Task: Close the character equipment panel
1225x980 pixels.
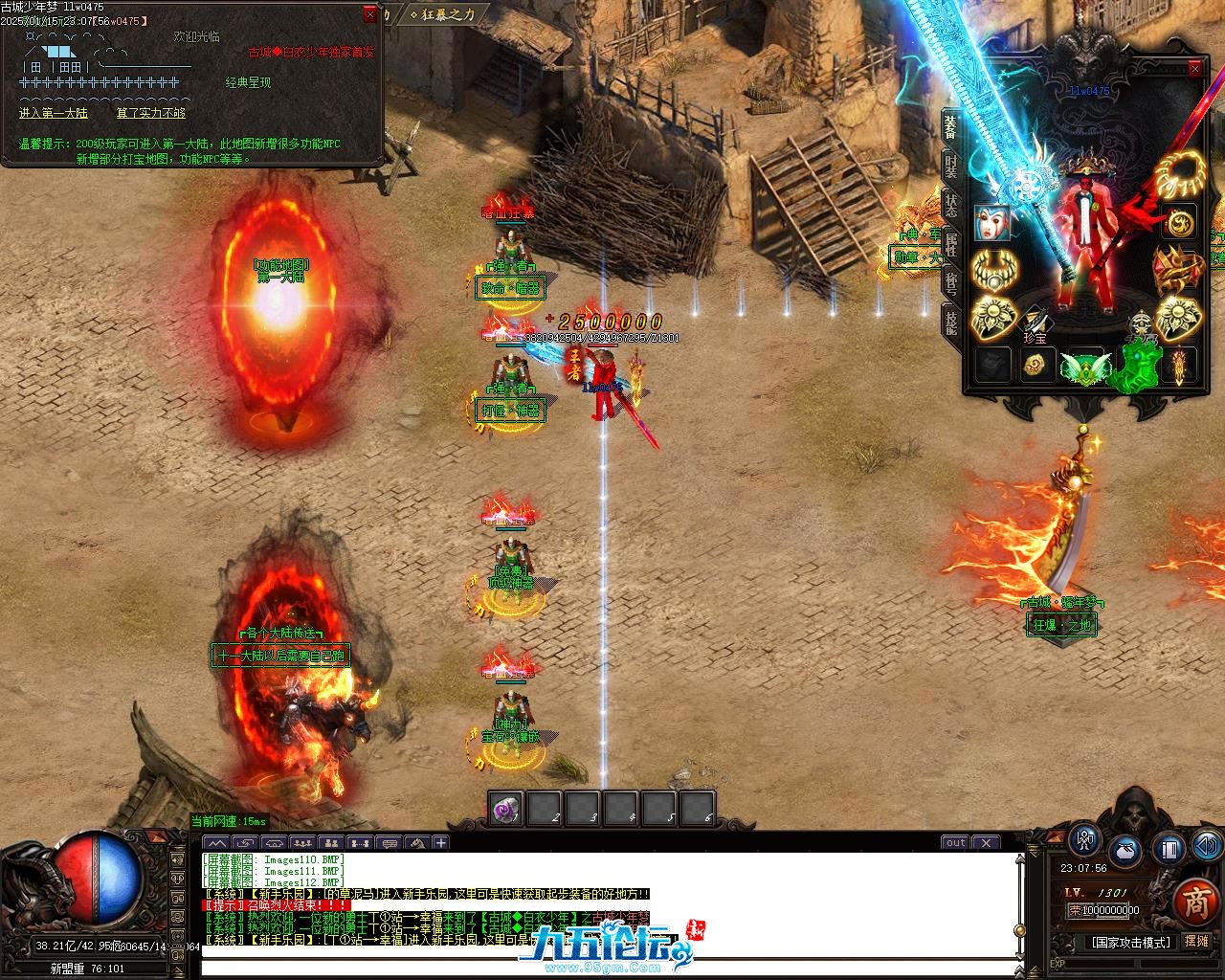Action: pos(1194,69)
